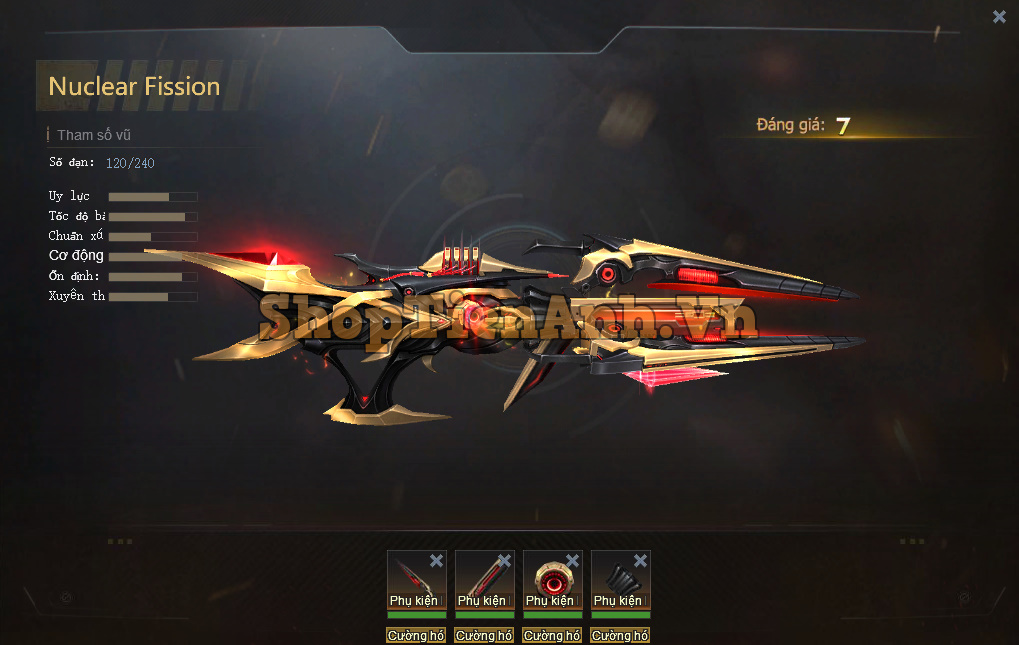Select the curved red blade accessory slot
Image resolution: width=1019 pixels, height=645 pixels.
pos(414,578)
